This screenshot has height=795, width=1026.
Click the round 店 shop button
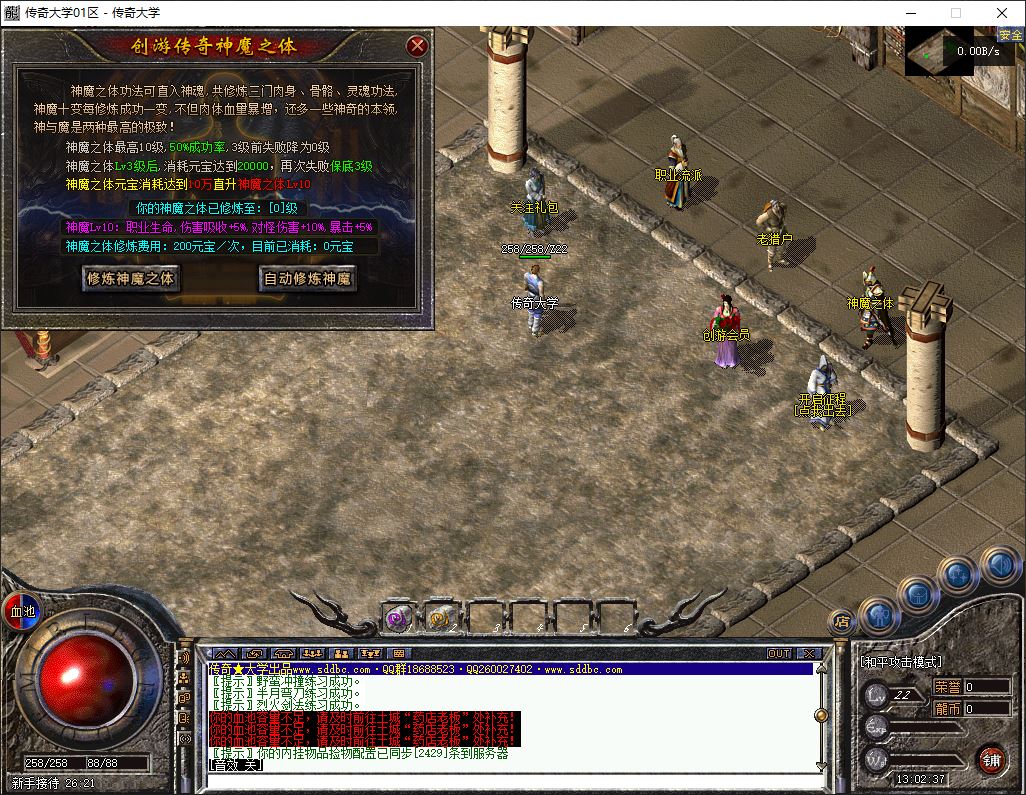point(842,621)
